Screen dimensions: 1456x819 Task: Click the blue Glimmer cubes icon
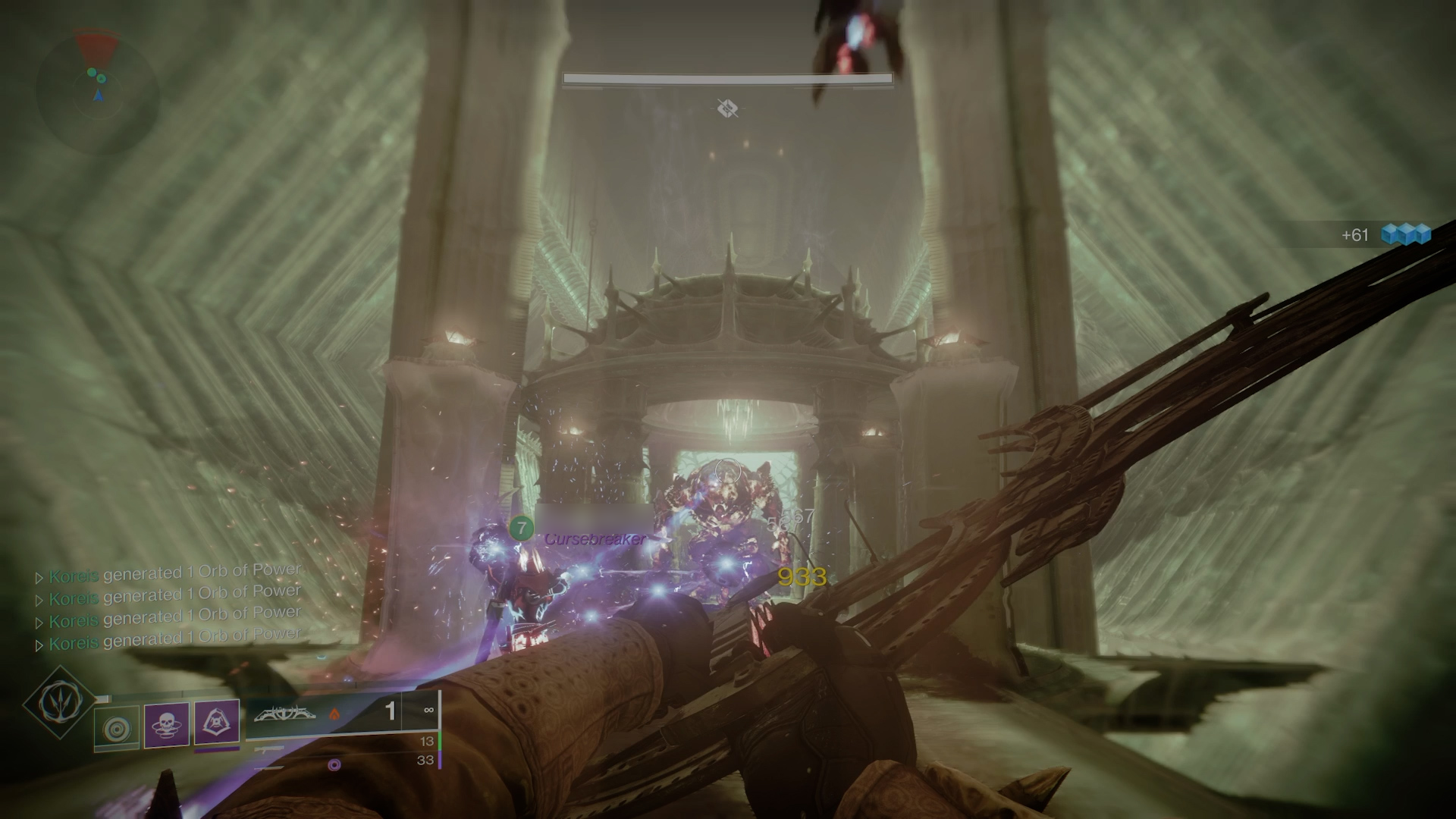point(1407,235)
